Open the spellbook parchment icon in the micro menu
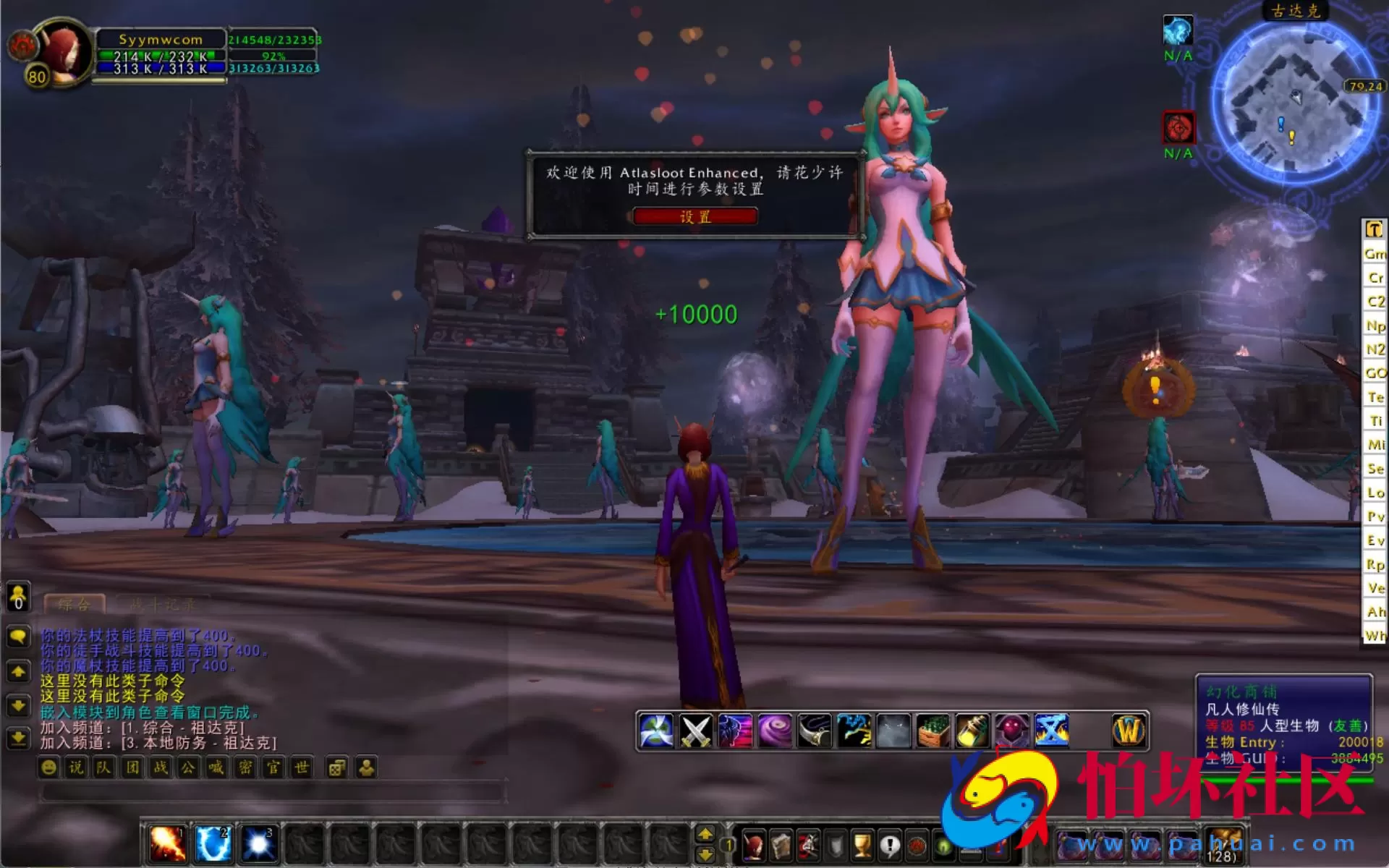The image size is (1389, 868). 781,845
